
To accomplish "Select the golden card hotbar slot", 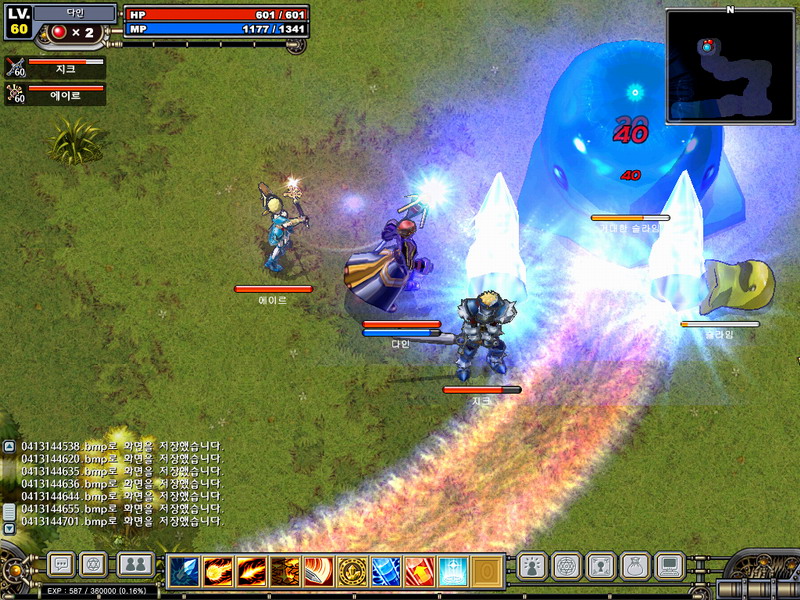I will 486,571.
